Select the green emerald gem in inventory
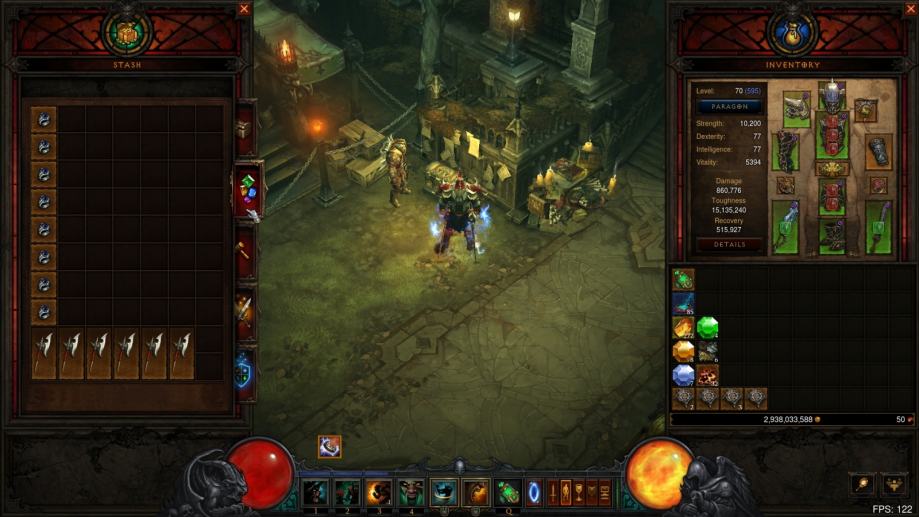The width and height of the screenshot is (919, 517). [708, 327]
